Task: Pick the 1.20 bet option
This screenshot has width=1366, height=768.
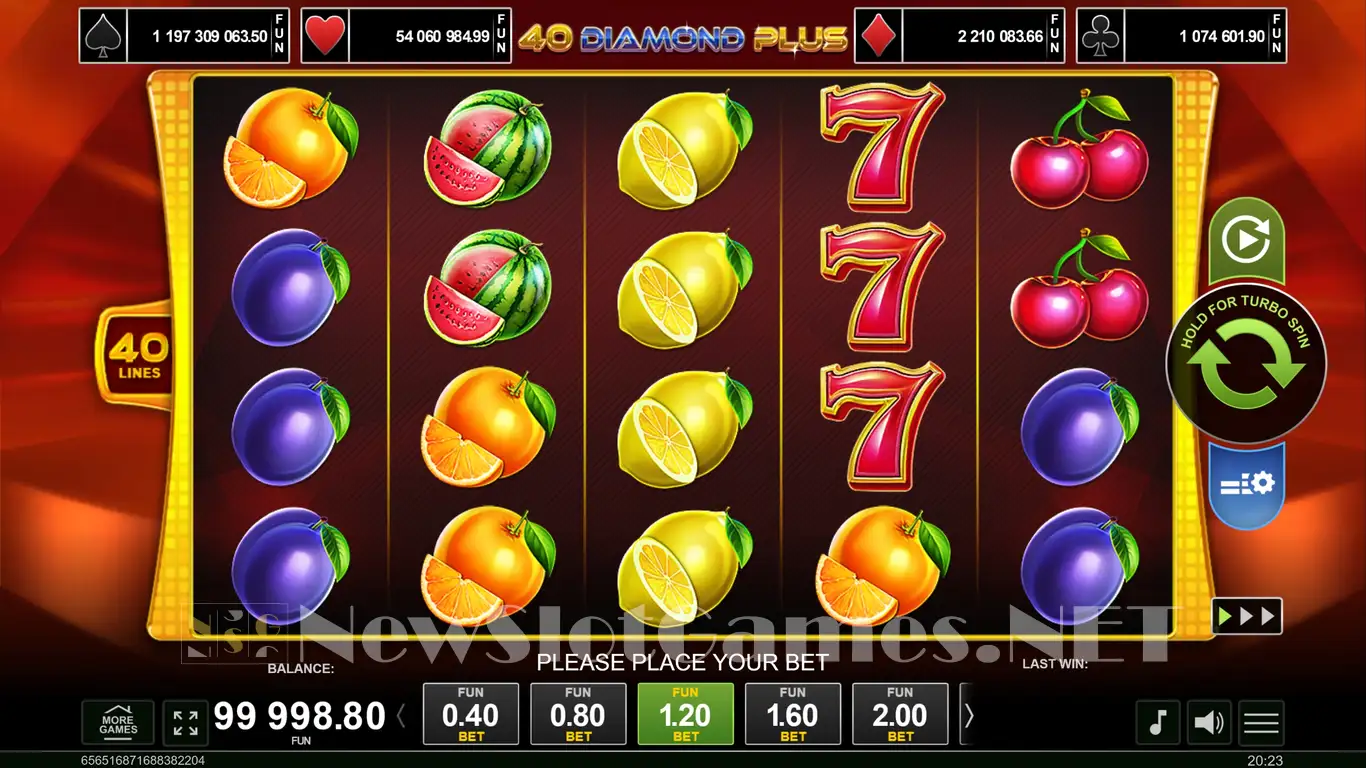Action: point(686,714)
